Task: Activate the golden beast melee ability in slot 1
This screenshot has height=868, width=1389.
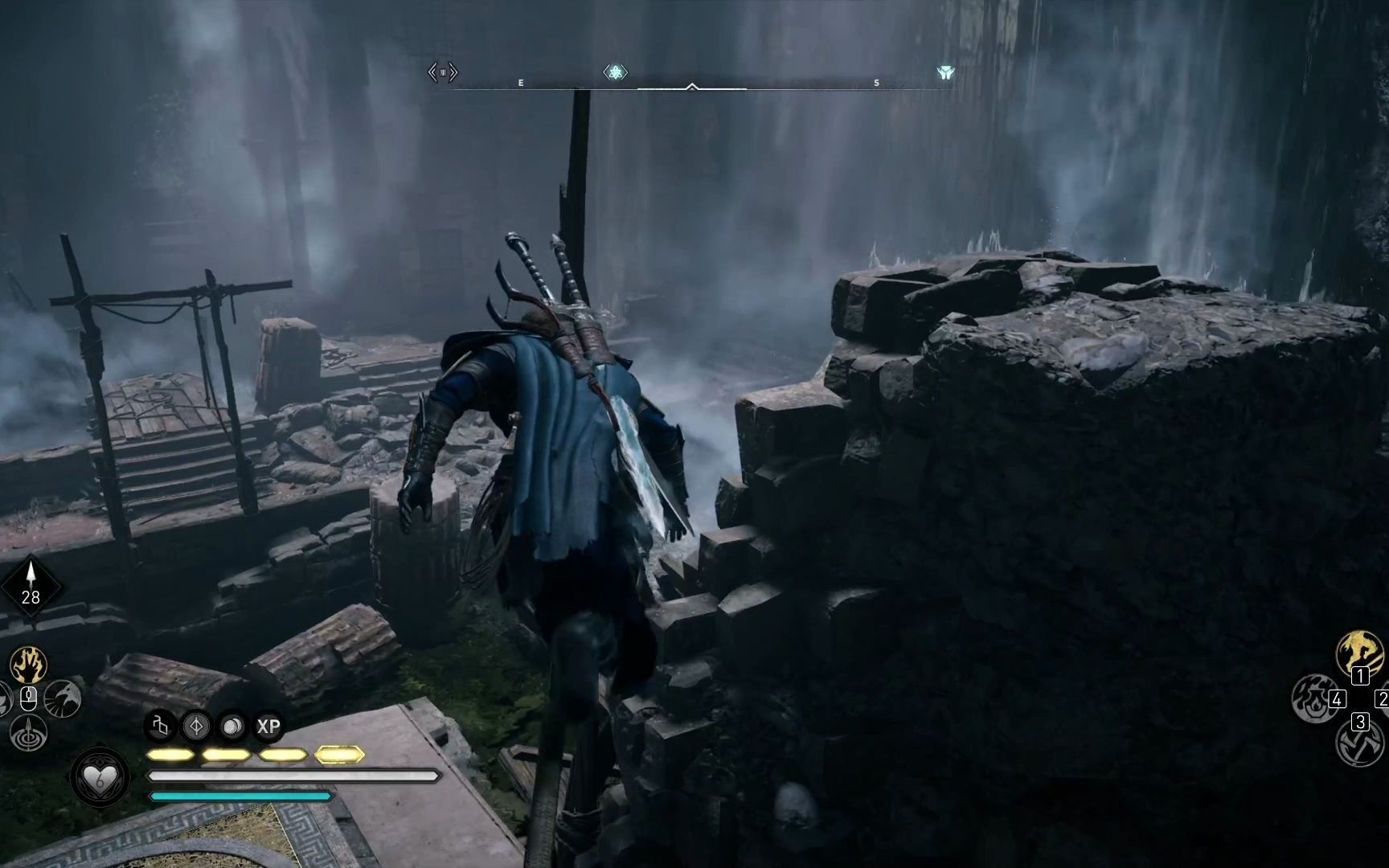Action: click(1359, 653)
